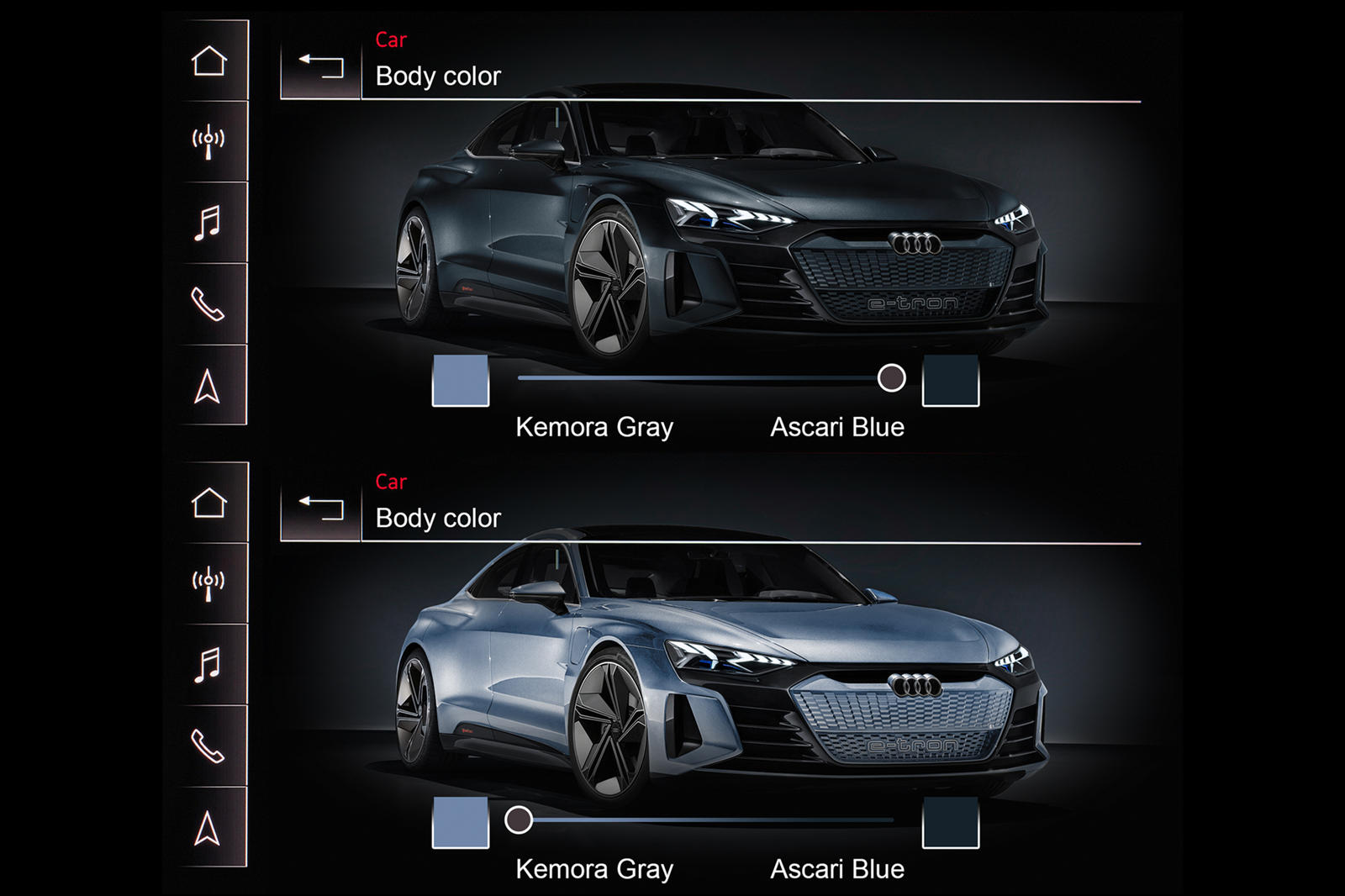Open the music note media menu, lower screen

208,665
